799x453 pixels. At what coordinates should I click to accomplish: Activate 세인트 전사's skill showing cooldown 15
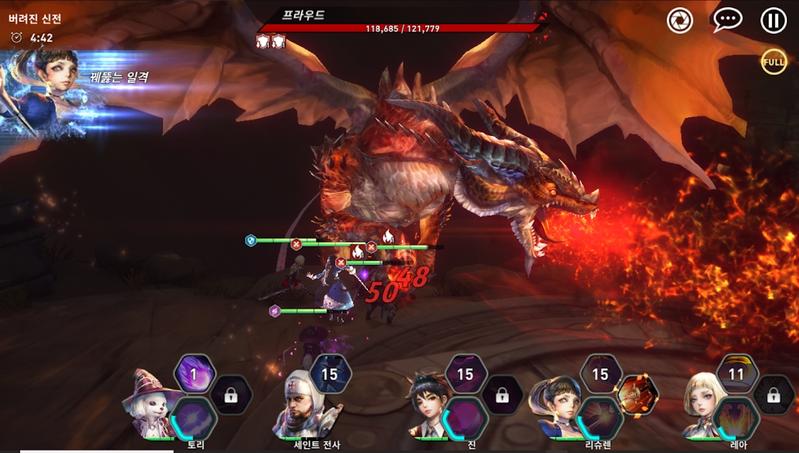(x=329, y=374)
